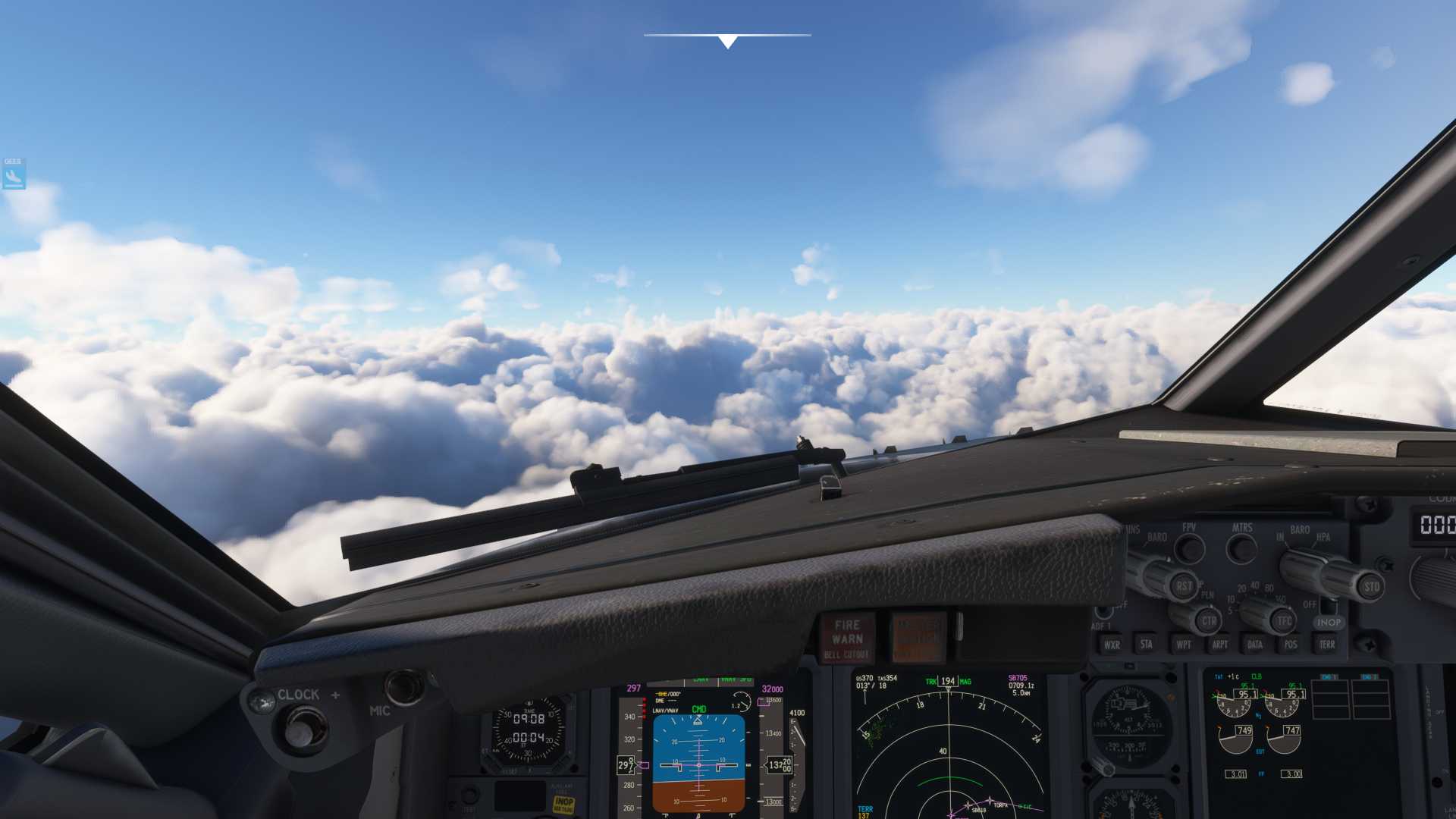The height and width of the screenshot is (819, 1456).
Task: Click the ARPT airports display button
Action: (1220, 645)
